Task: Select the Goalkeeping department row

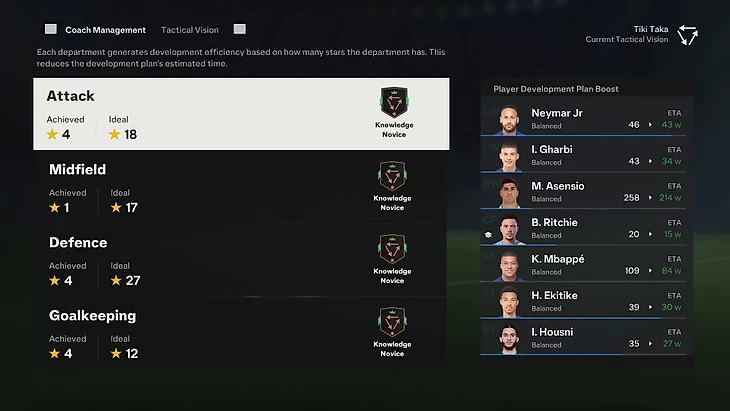Action: (248, 333)
